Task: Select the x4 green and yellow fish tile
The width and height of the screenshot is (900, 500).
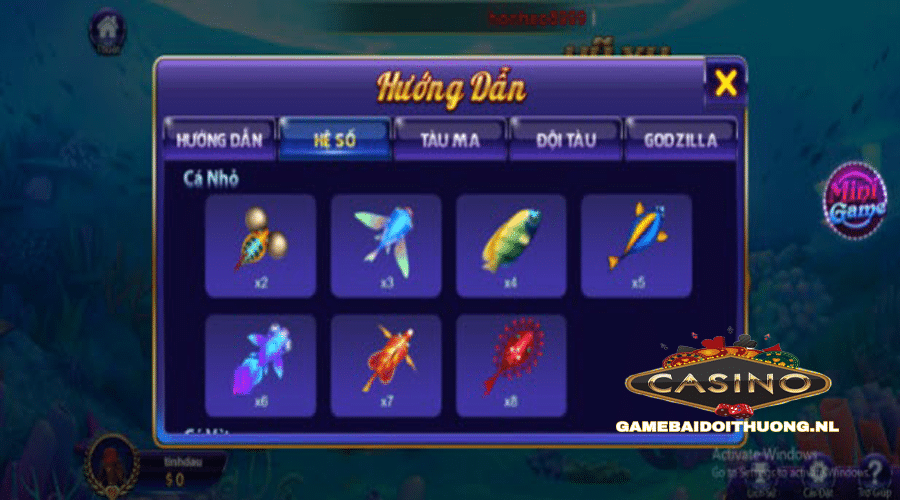Action: (x=511, y=245)
